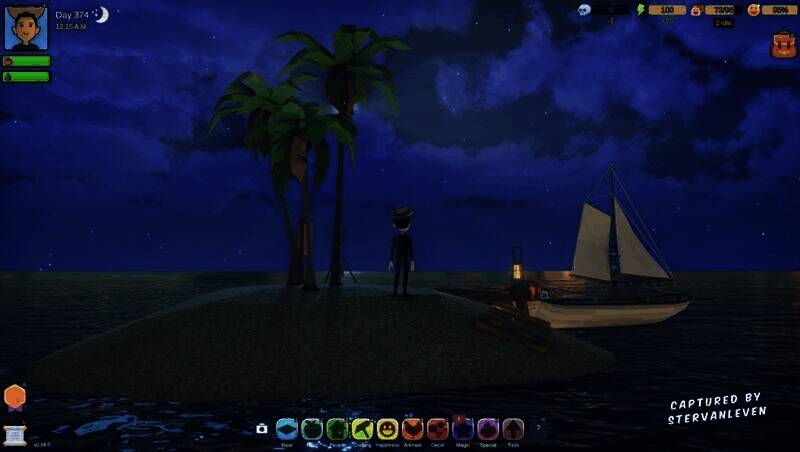The height and width of the screenshot is (452, 800).
Task: Open the orange hexagon badge
Action: click(15, 396)
